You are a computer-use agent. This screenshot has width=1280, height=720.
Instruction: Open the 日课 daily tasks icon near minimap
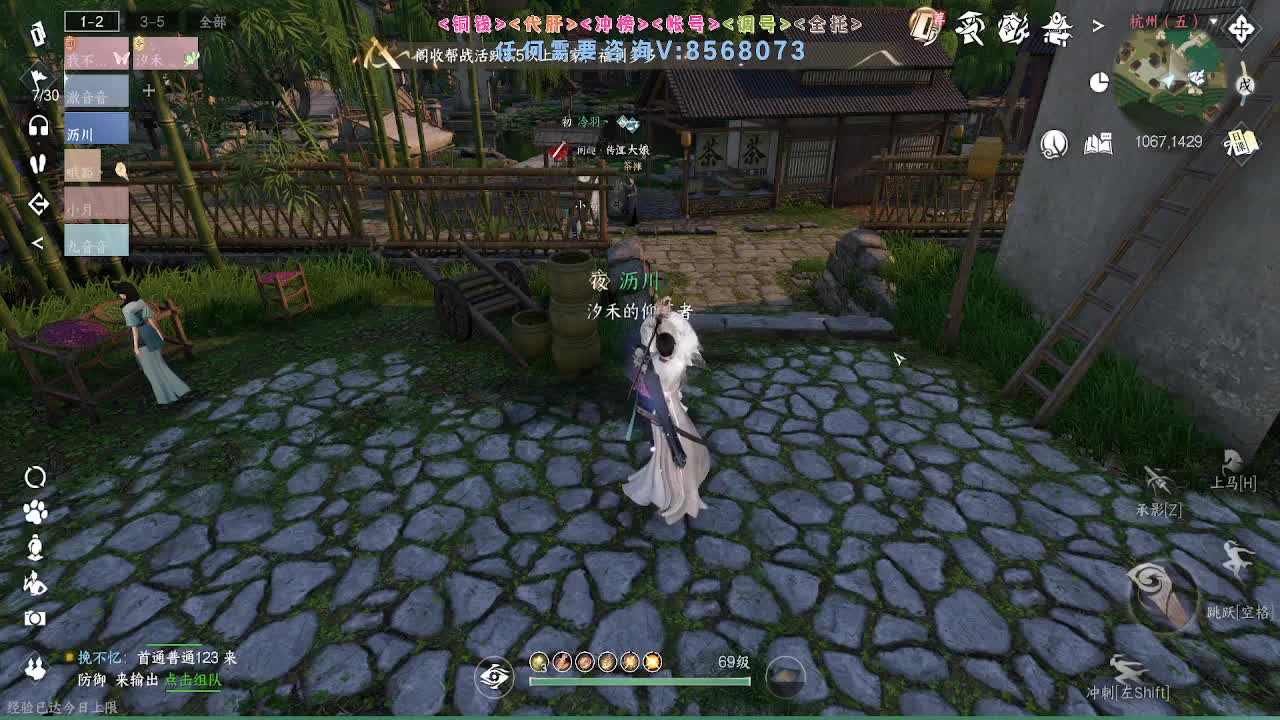click(x=1242, y=140)
